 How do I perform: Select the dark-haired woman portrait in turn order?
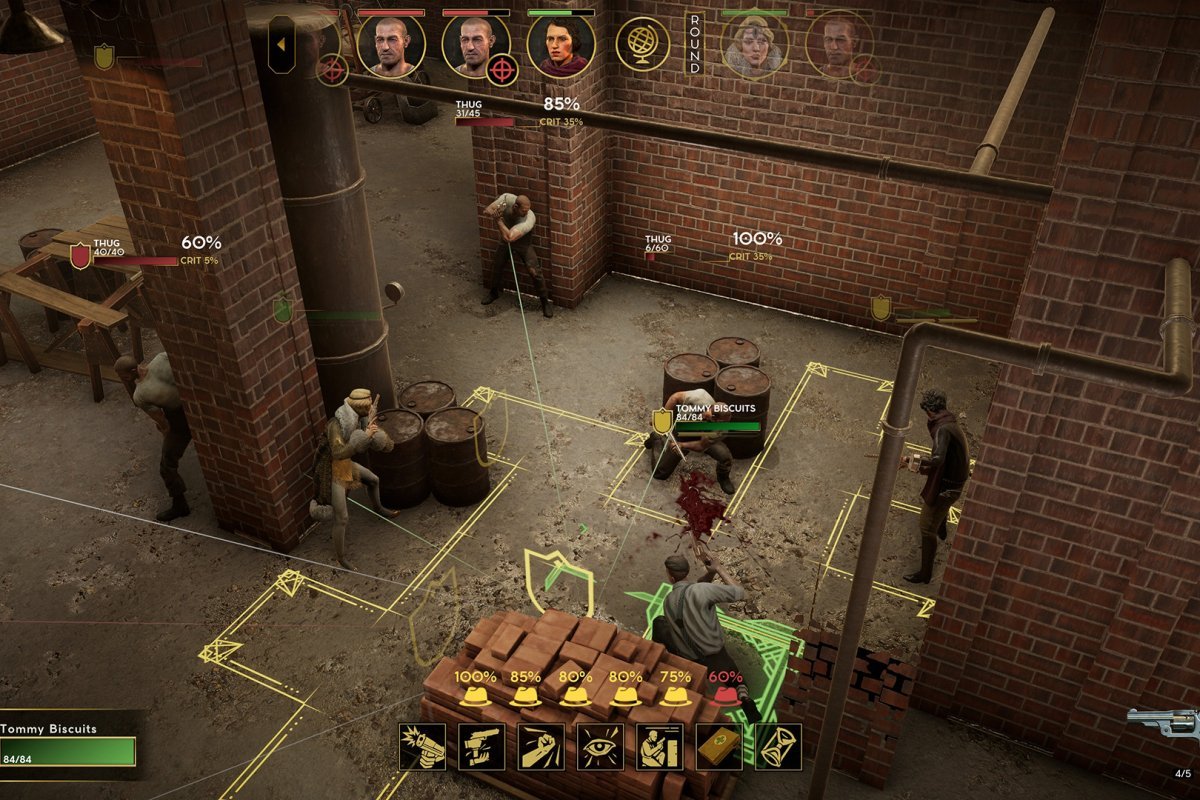[x=561, y=46]
